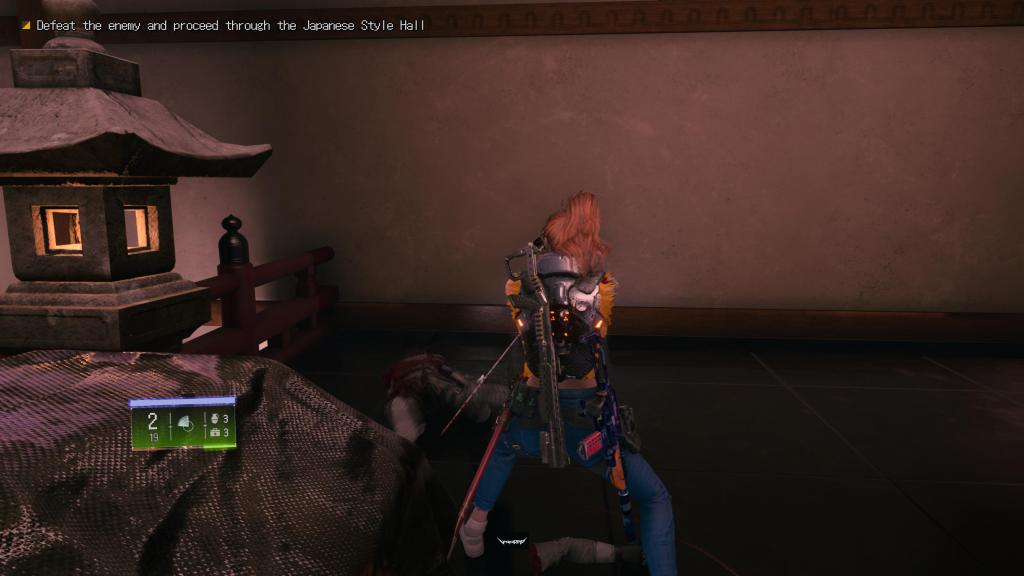Click the Japanese Style Hall objective tracker

coord(230,25)
